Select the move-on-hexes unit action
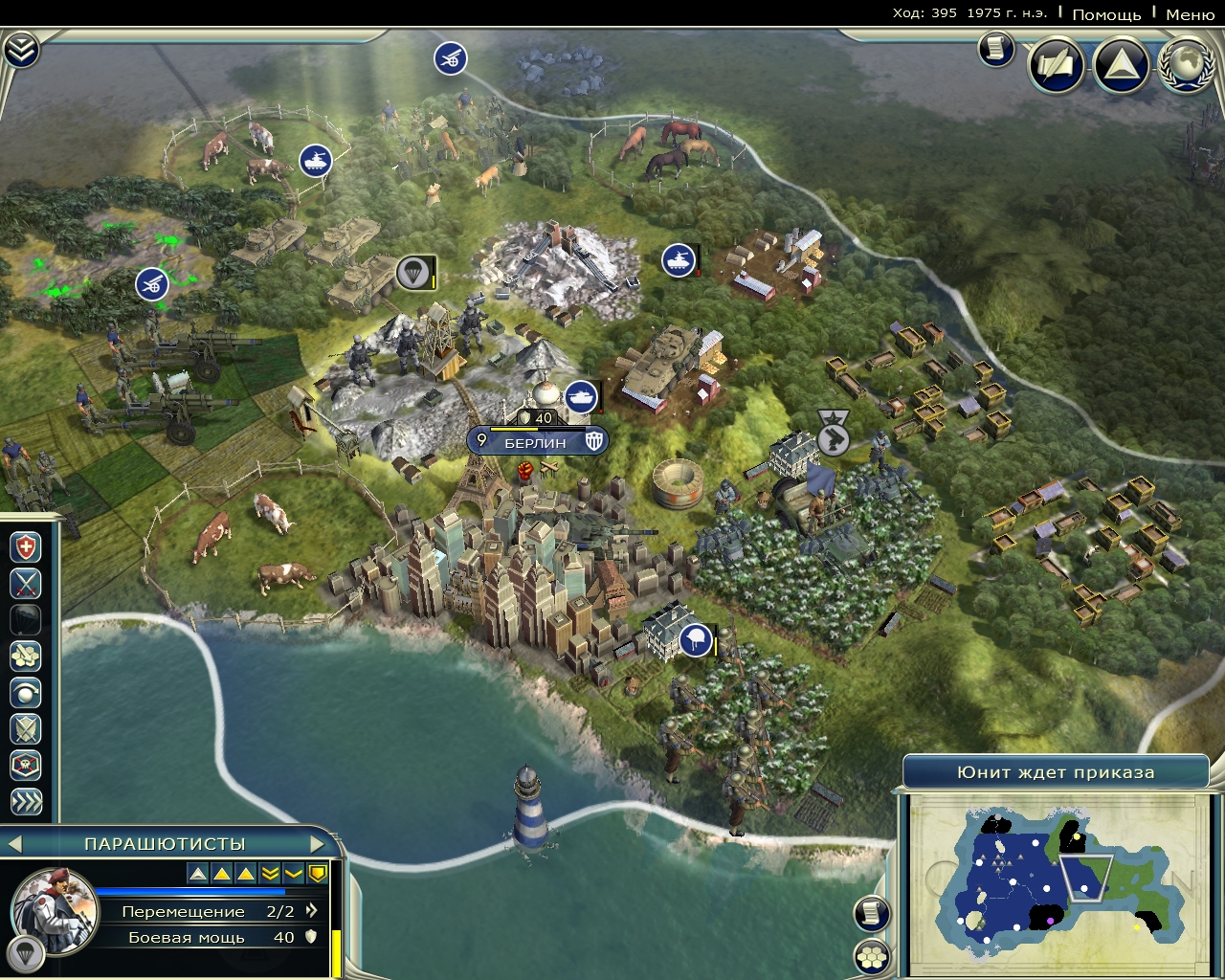Image resolution: width=1225 pixels, height=980 pixels. point(26,656)
